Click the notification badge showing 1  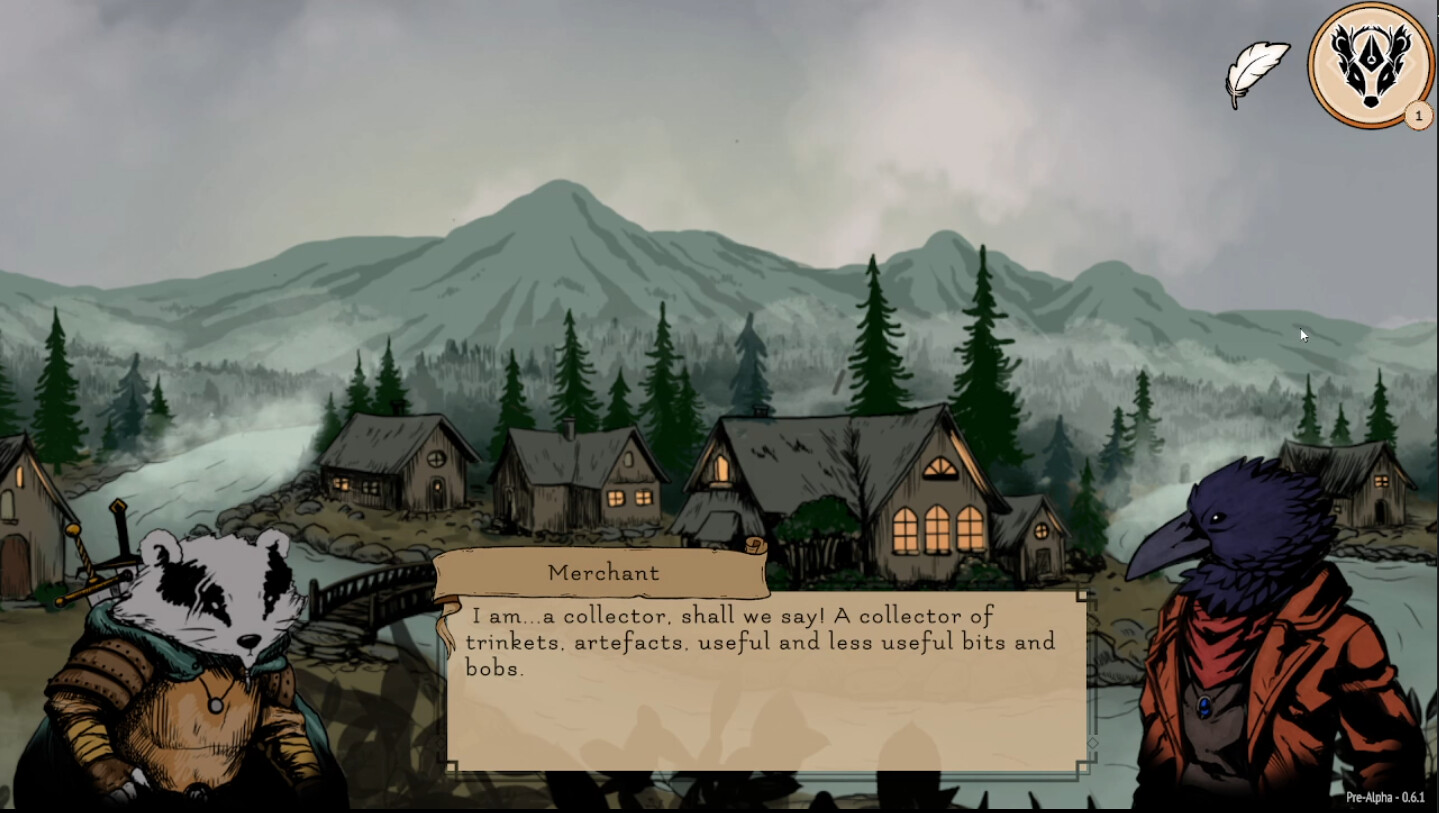1417,116
